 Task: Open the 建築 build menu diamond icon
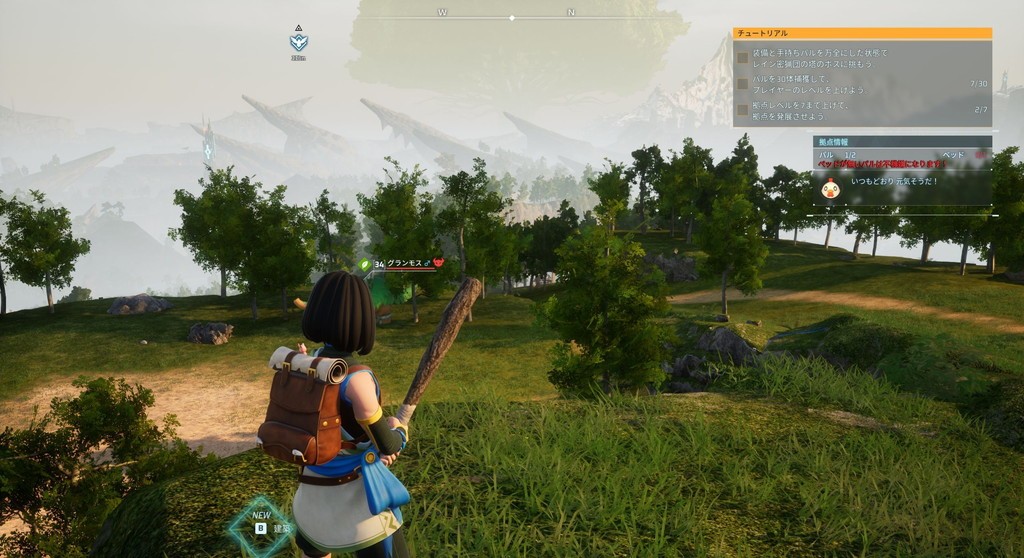[261, 525]
